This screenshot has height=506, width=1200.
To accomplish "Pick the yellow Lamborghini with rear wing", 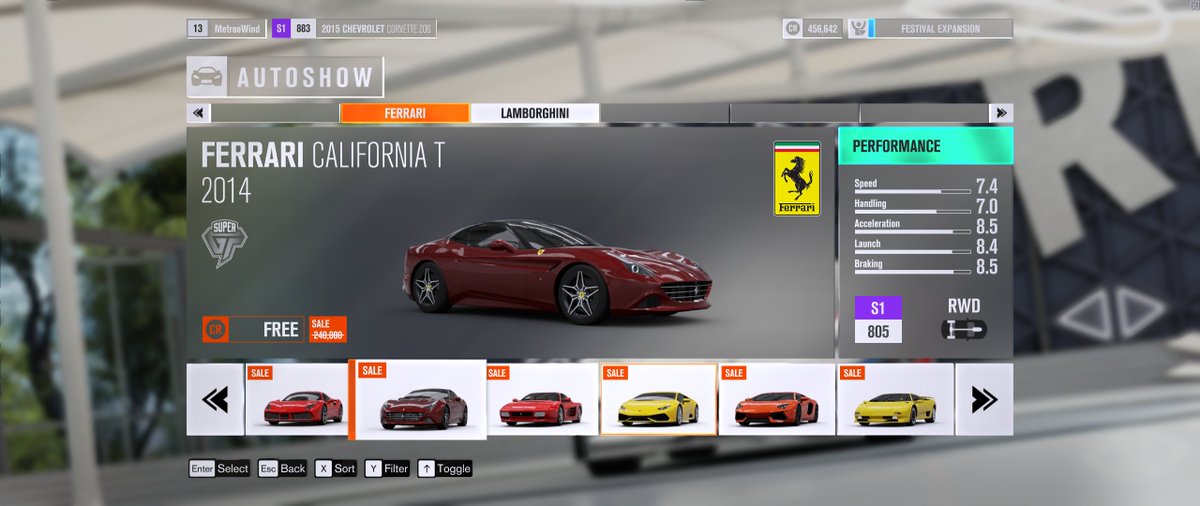I will [895, 400].
